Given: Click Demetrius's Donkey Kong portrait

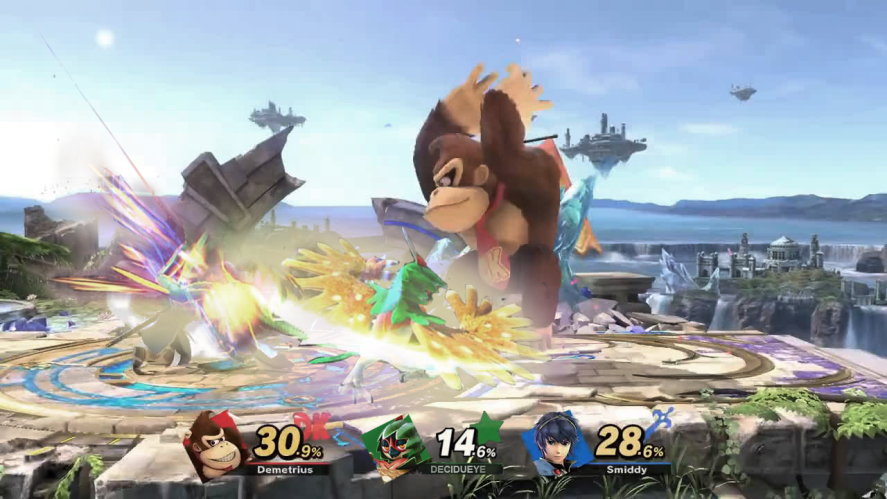Looking at the screenshot, I should coord(214,446).
